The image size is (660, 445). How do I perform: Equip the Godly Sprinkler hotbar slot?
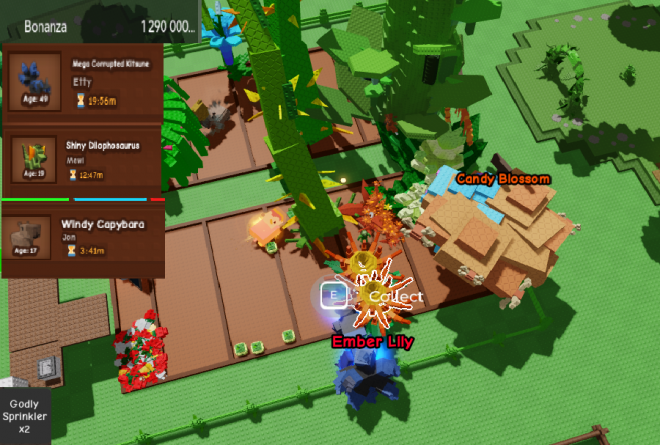click(24, 415)
